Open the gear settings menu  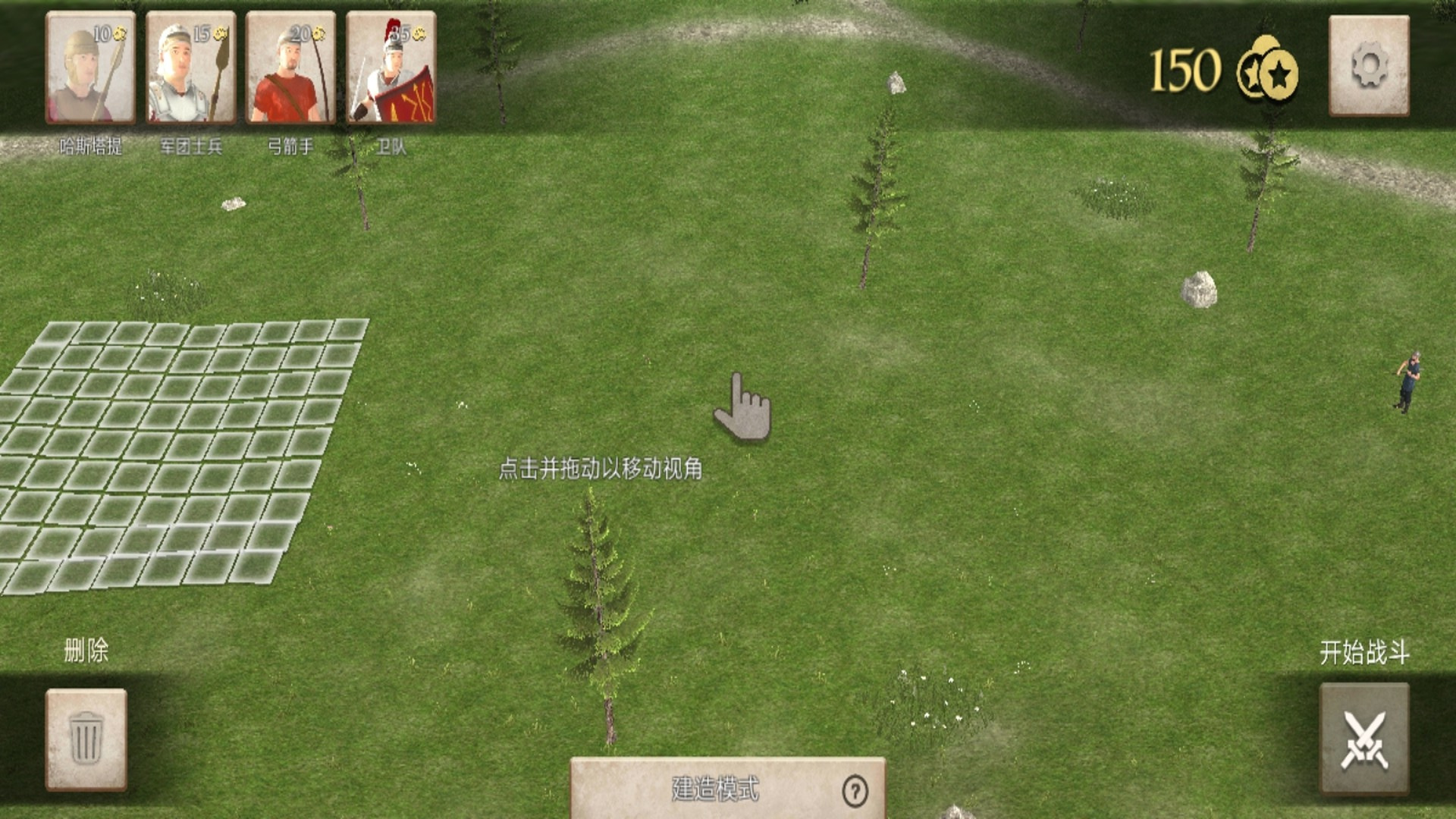1369,67
